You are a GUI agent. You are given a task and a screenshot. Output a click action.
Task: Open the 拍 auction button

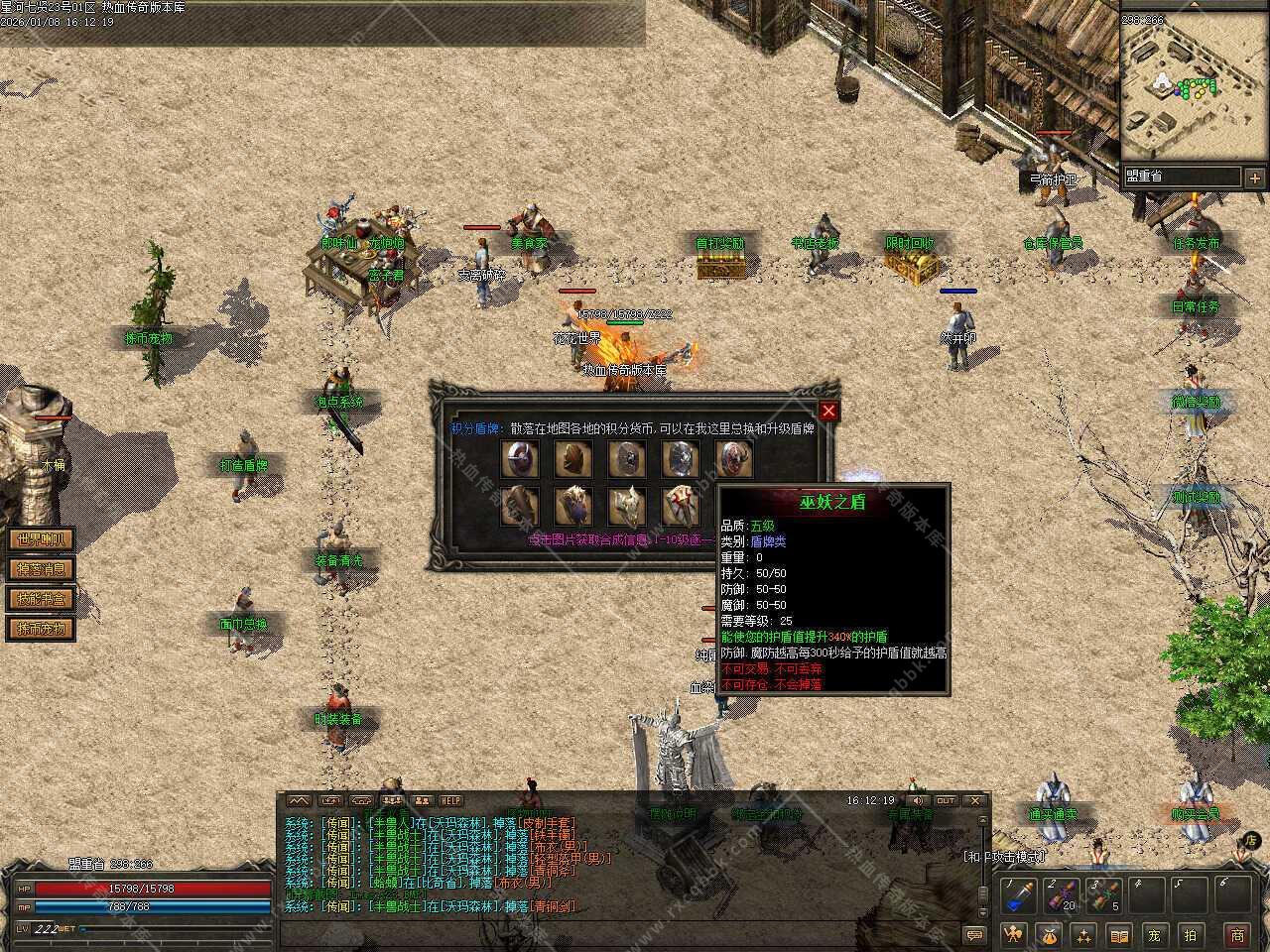pos(1190,934)
